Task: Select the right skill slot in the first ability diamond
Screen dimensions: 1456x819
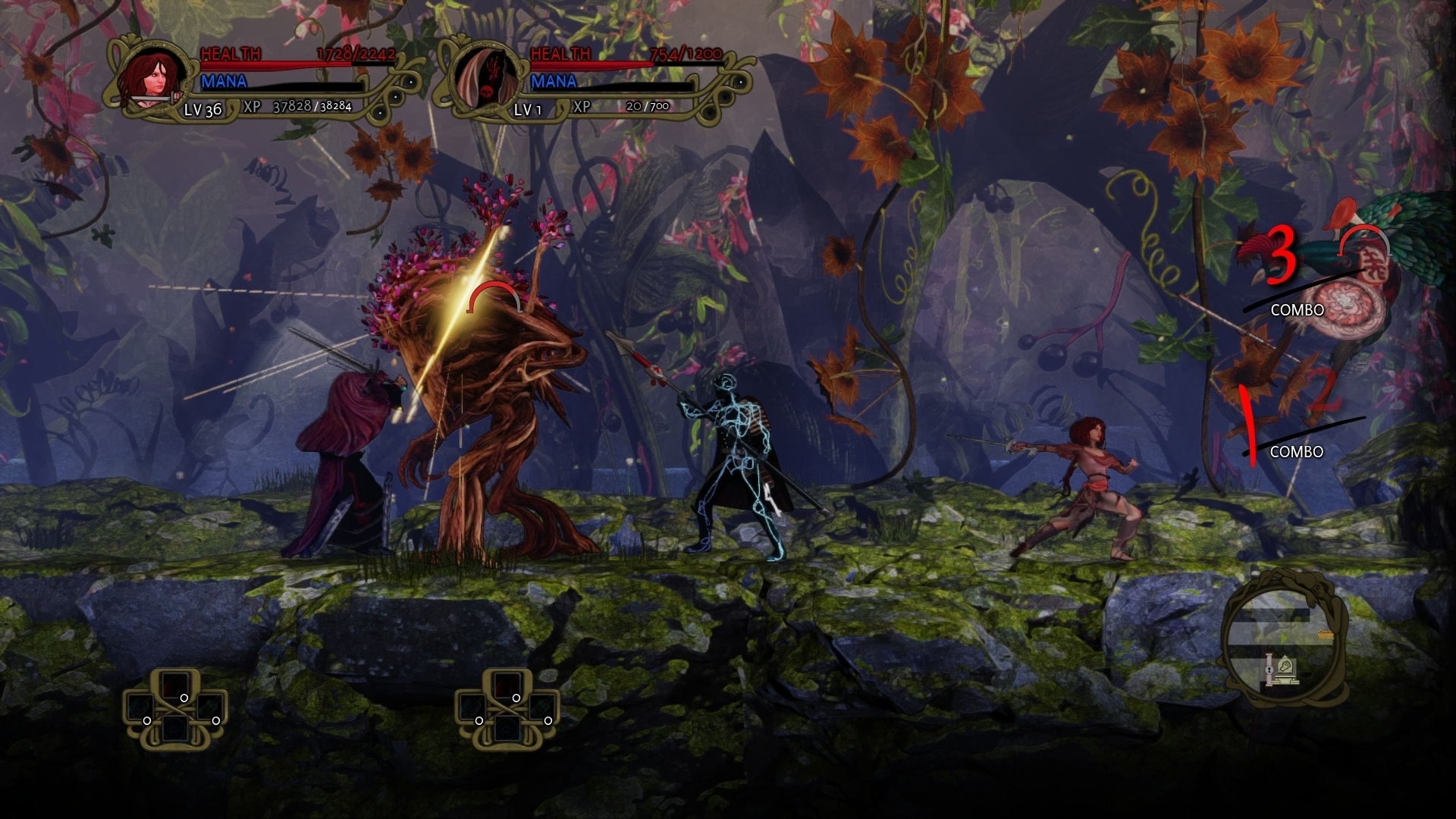Action: click(x=210, y=707)
